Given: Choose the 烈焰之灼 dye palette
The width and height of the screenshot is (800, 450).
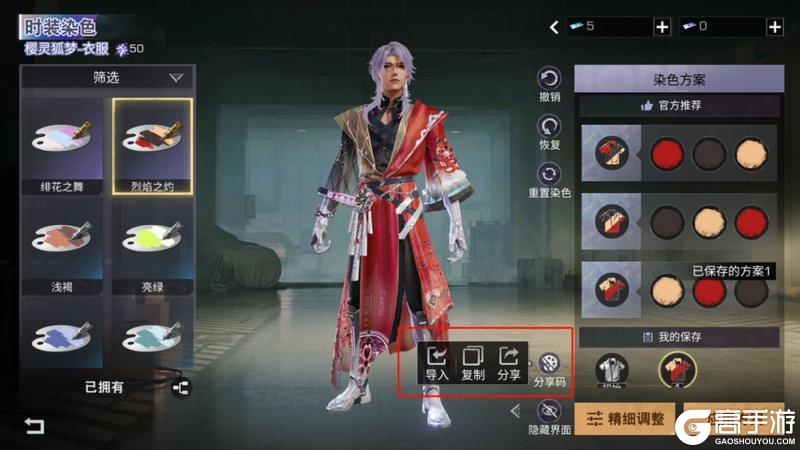Looking at the screenshot, I should (152, 146).
